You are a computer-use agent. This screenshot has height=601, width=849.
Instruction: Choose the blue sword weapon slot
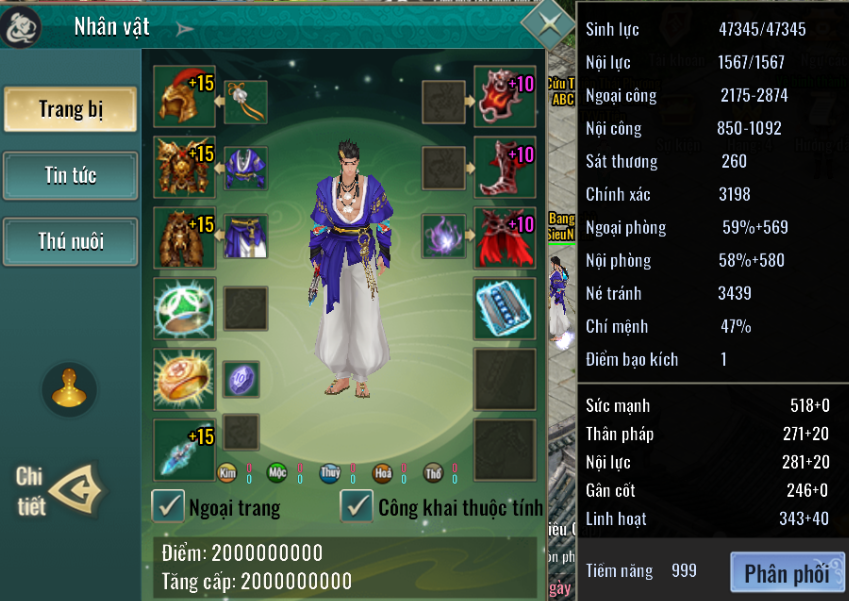[183, 449]
